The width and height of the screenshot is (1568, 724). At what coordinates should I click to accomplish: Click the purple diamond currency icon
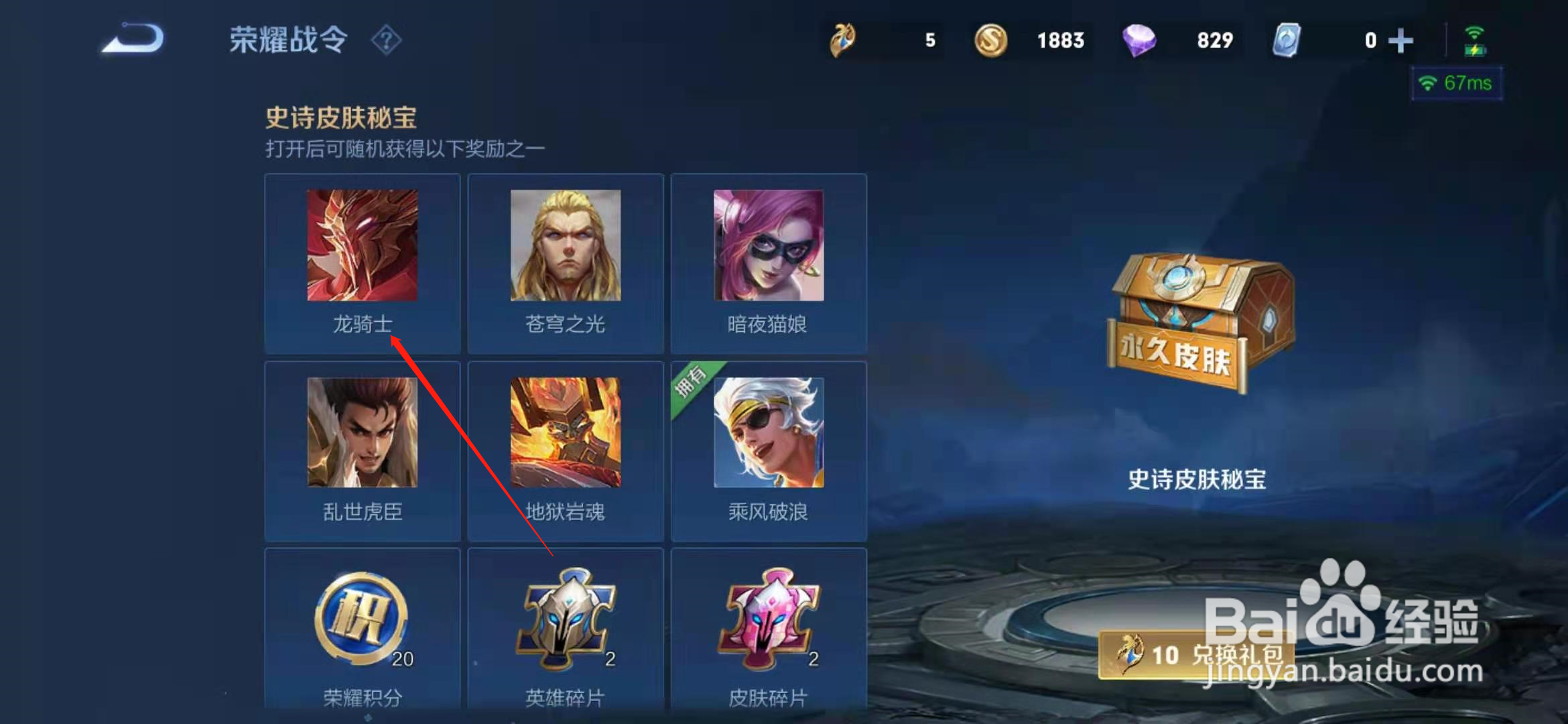tap(1139, 40)
